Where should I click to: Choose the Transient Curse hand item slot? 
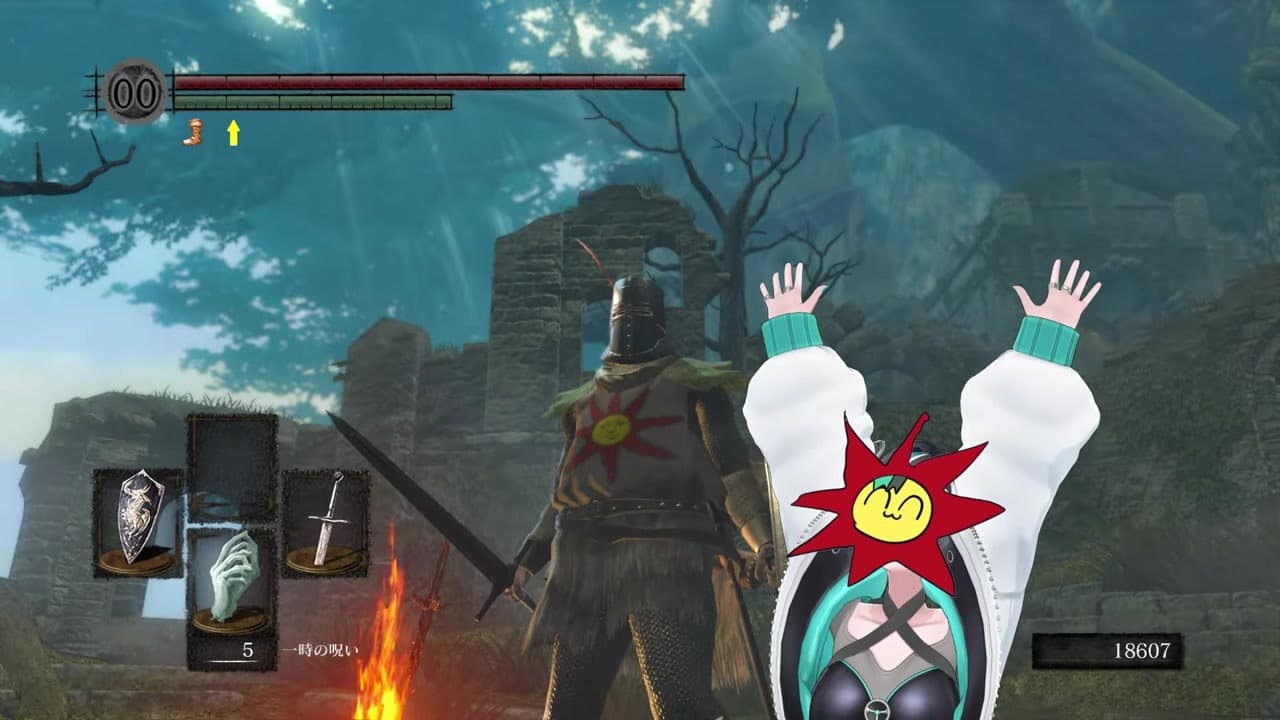pos(232,583)
